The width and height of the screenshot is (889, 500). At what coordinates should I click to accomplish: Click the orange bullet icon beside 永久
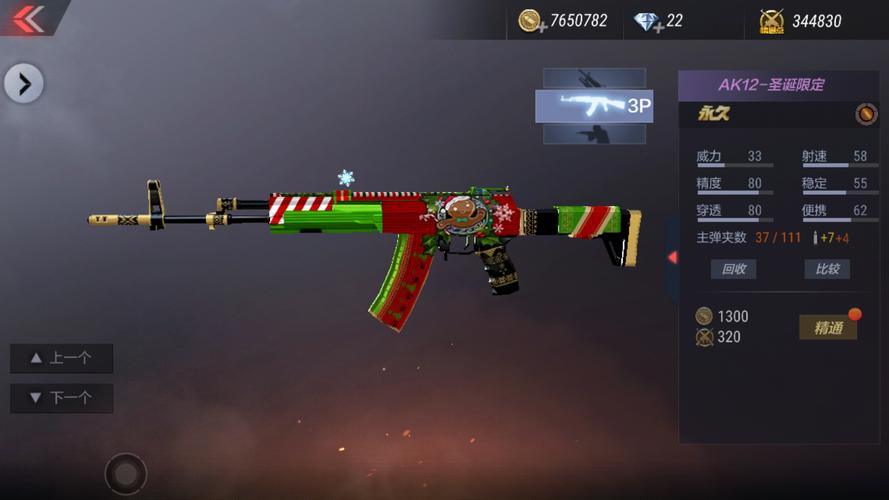click(866, 114)
